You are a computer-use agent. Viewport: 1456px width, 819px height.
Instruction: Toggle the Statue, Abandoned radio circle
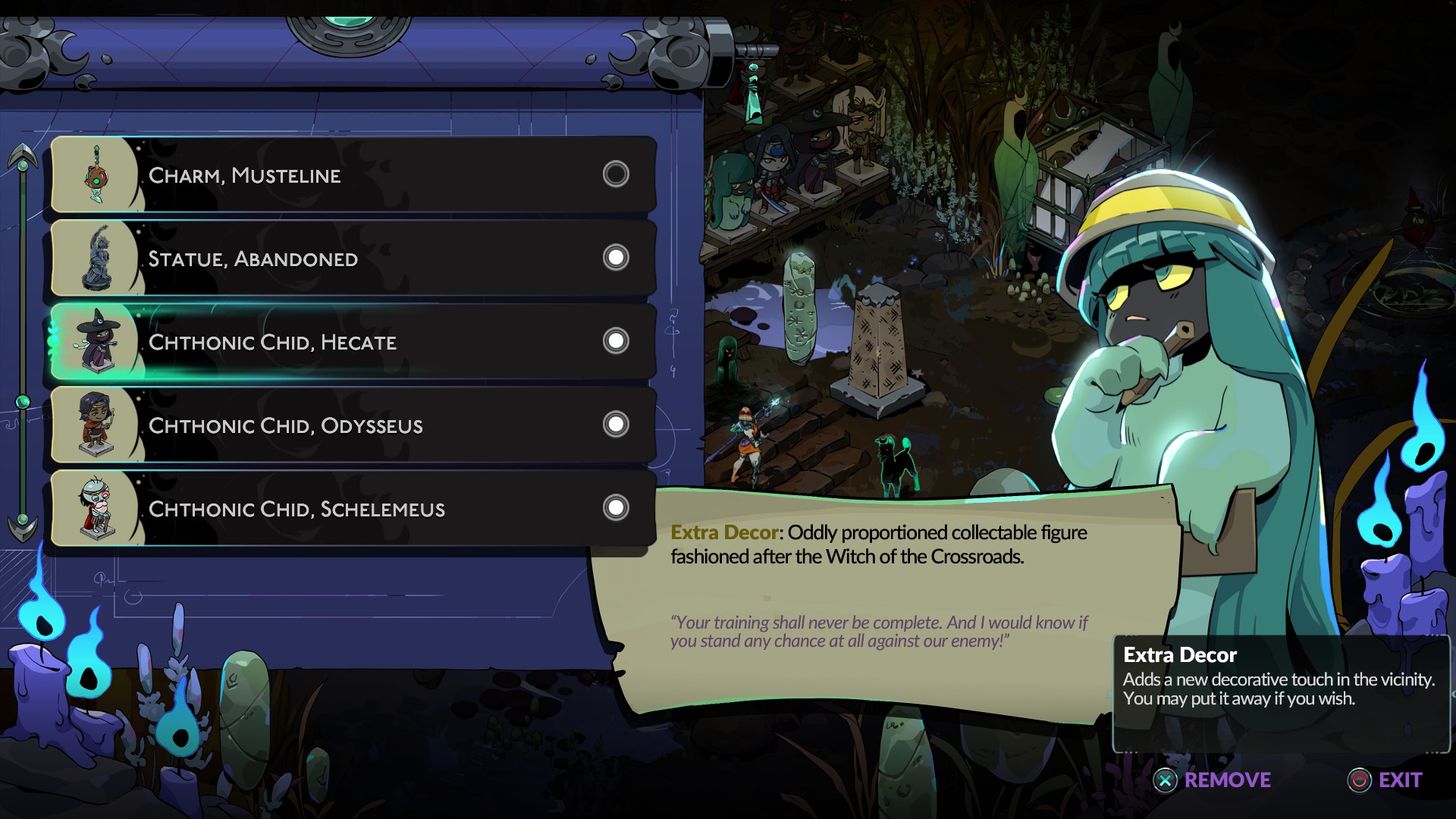[616, 258]
